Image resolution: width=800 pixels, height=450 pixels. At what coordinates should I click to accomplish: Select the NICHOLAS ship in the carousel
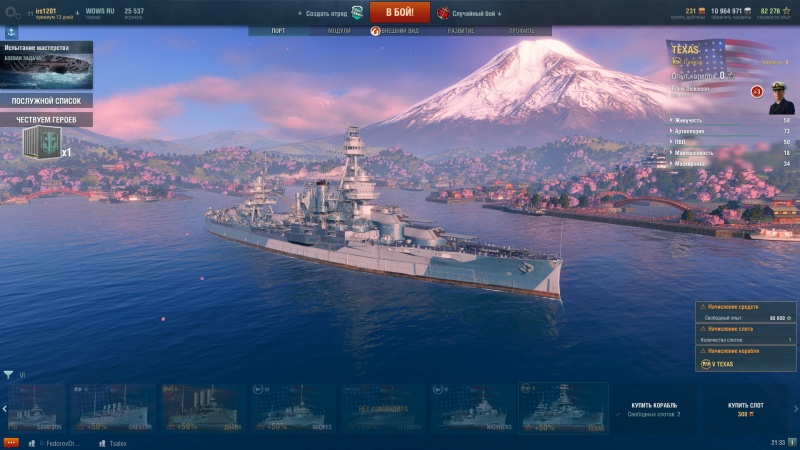473,407
